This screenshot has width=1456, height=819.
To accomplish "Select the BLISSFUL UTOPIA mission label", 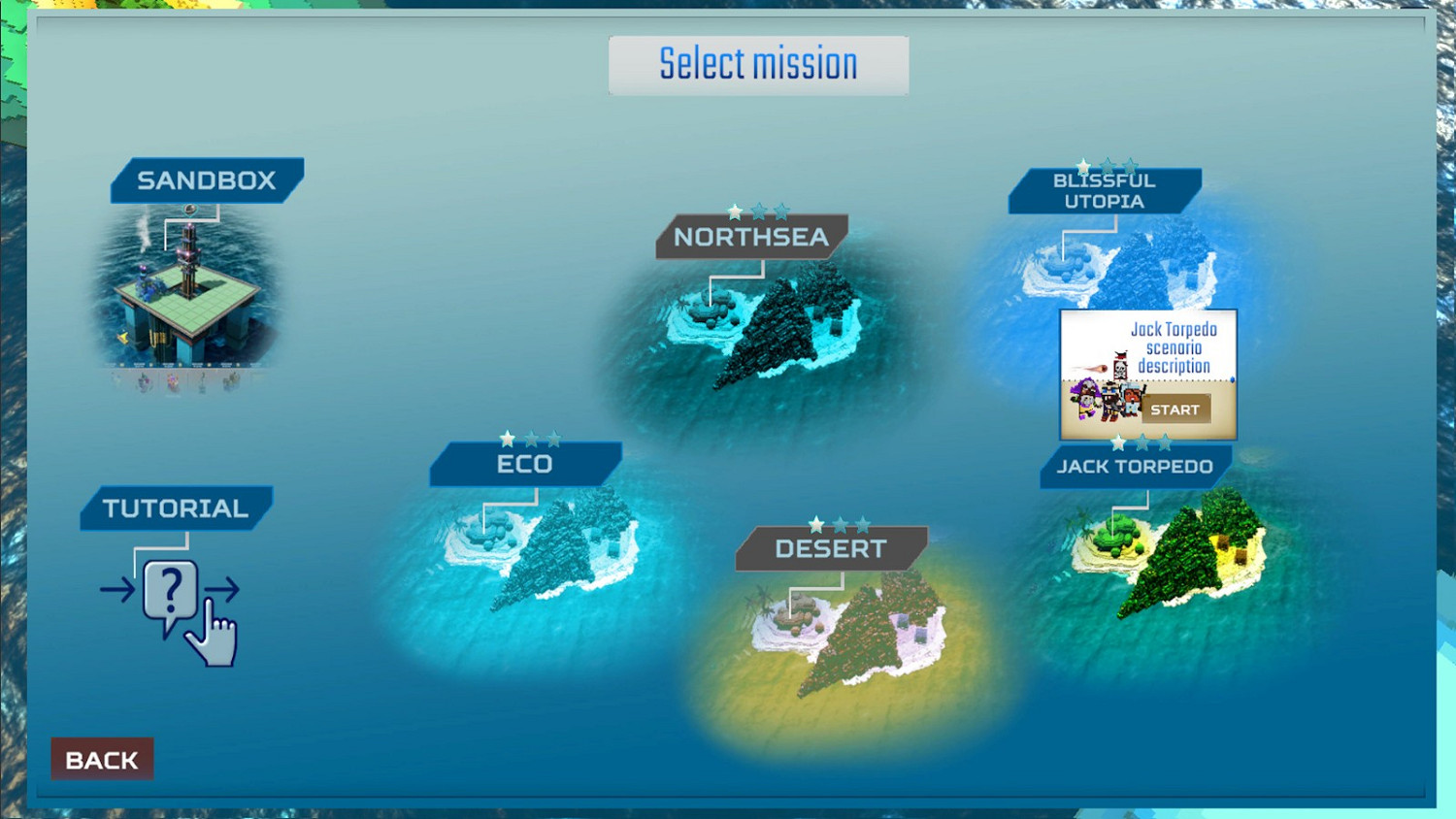I will click(1105, 190).
